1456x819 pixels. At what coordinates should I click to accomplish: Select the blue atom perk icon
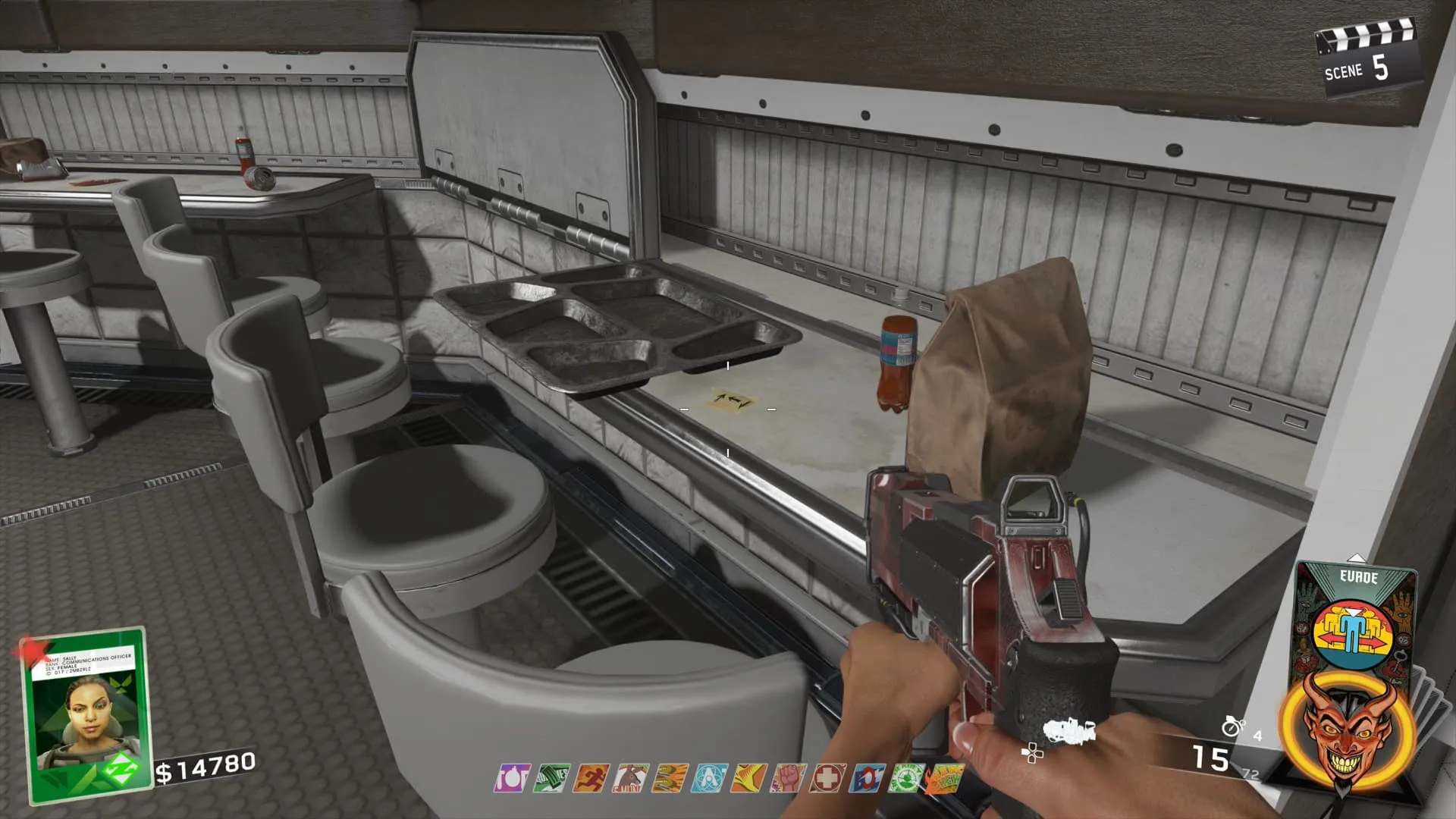tap(710, 779)
